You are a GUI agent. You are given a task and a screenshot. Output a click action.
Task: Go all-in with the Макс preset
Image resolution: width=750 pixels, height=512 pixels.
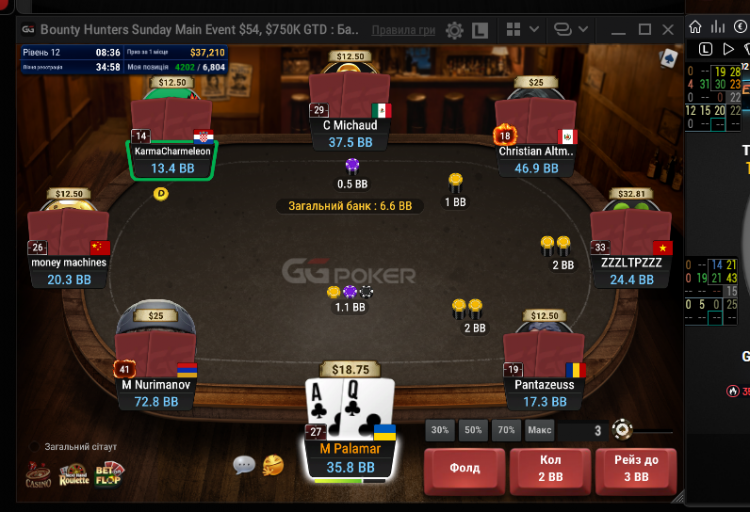pyautogui.click(x=540, y=431)
